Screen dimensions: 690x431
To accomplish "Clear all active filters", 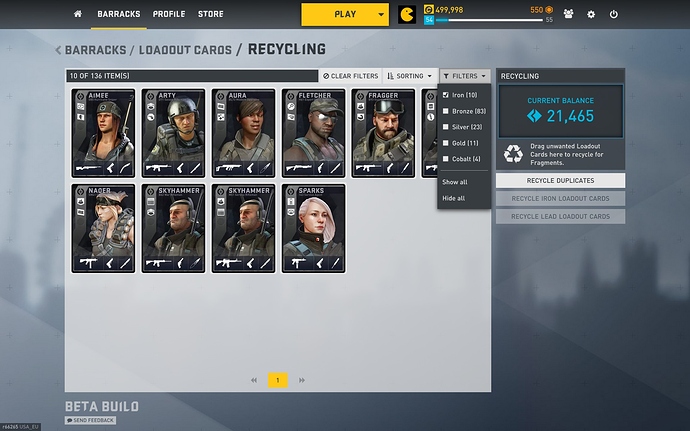I will tap(350, 76).
